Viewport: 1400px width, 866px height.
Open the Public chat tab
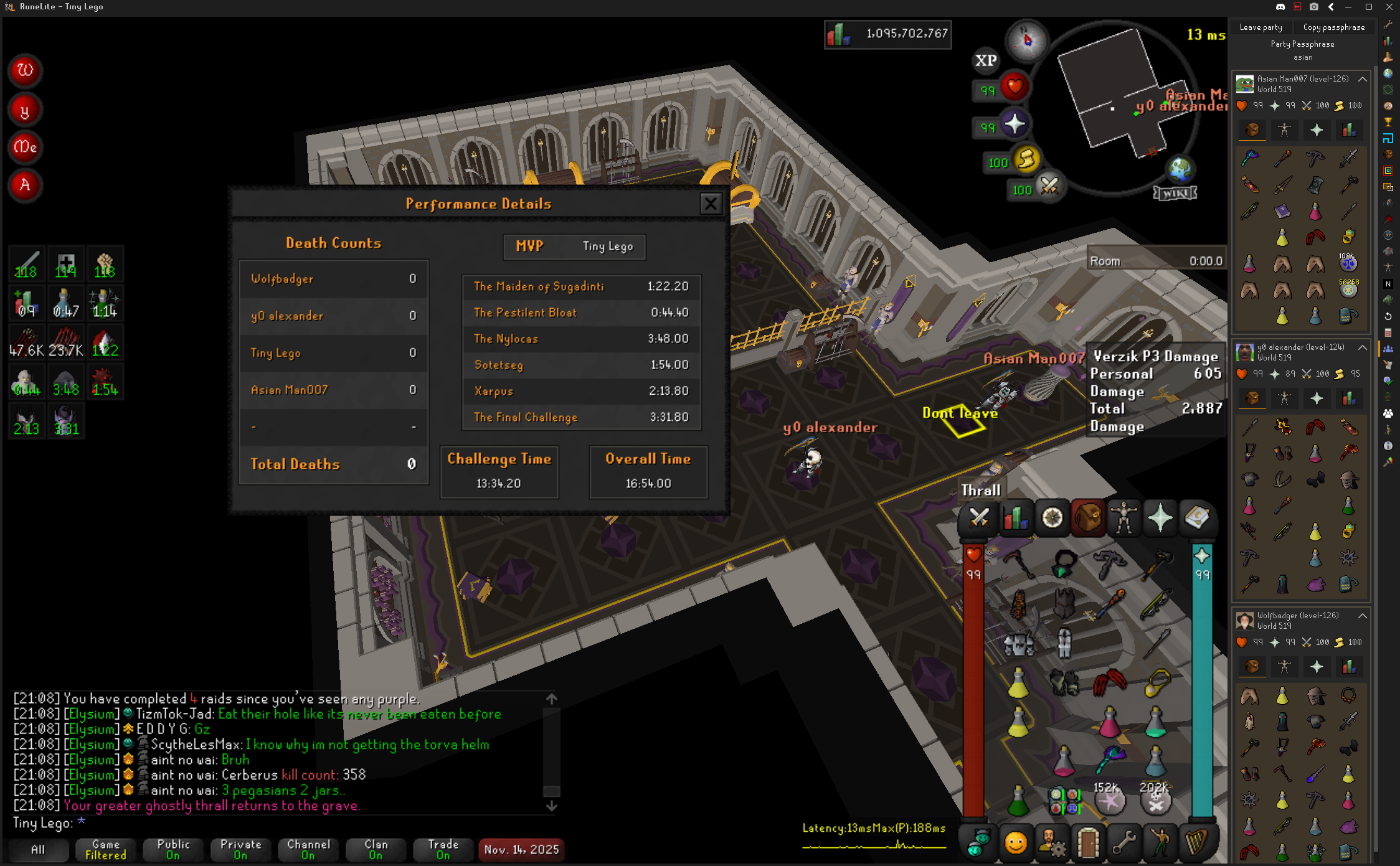173,849
